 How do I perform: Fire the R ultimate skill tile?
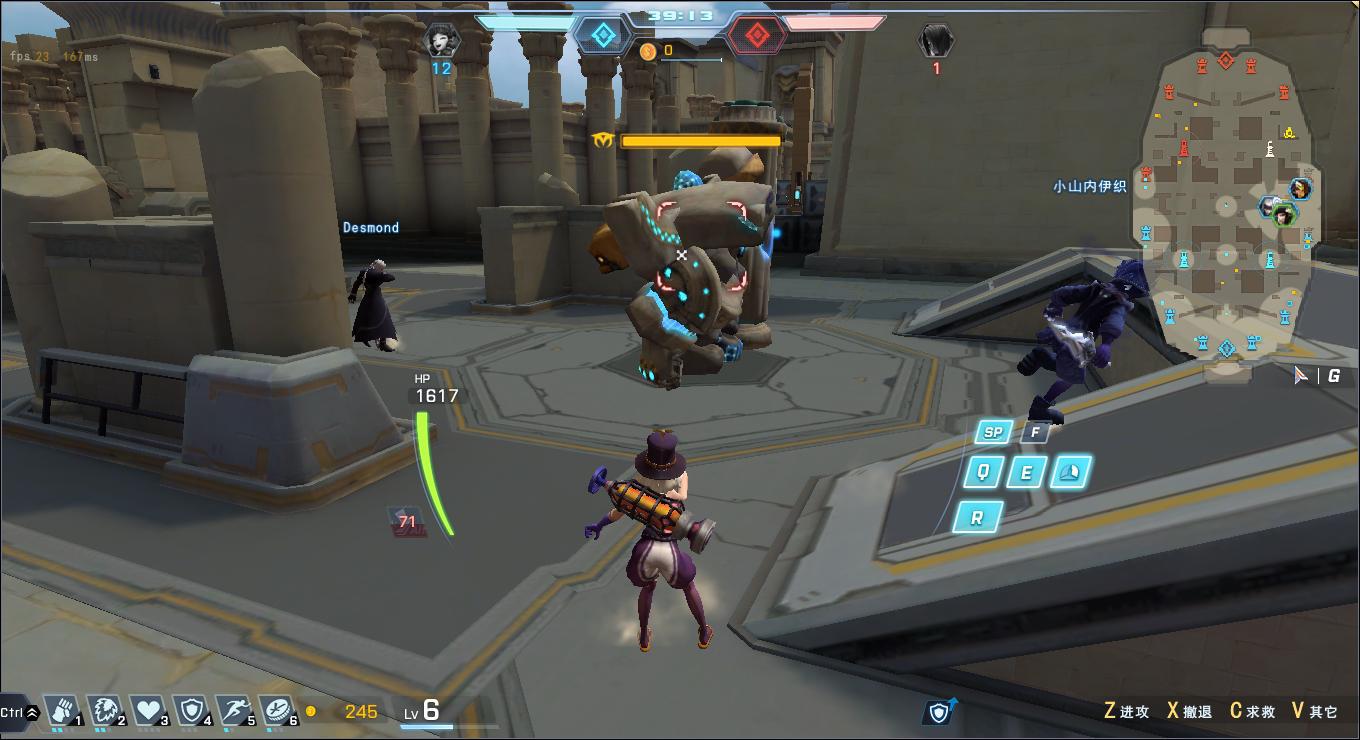pos(976,517)
